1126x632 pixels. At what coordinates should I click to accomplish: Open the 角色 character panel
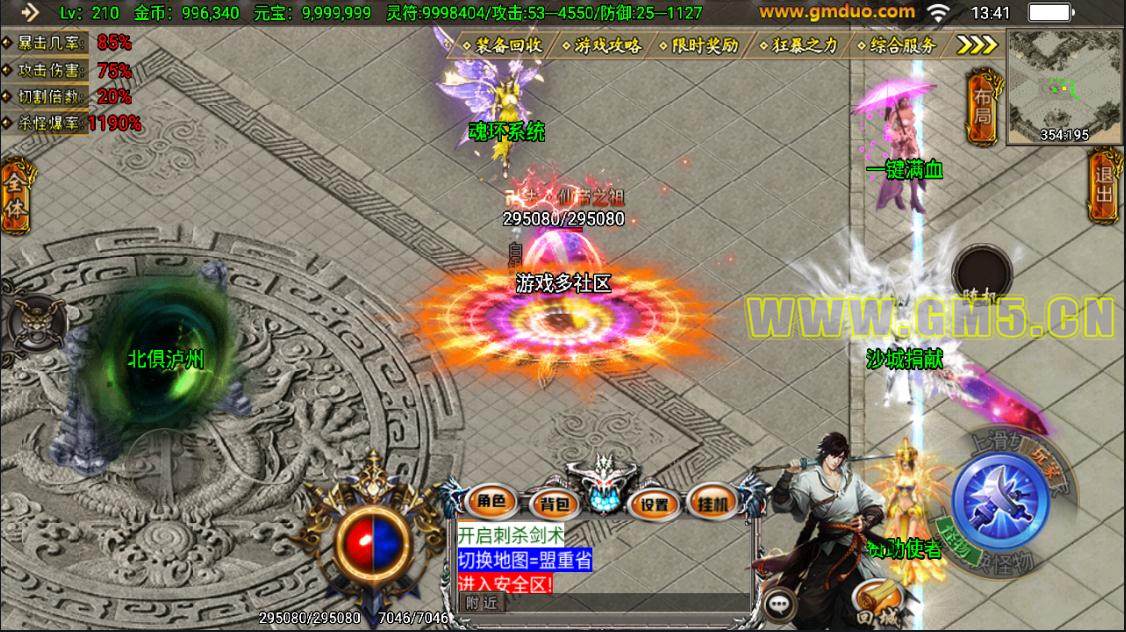[491, 502]
